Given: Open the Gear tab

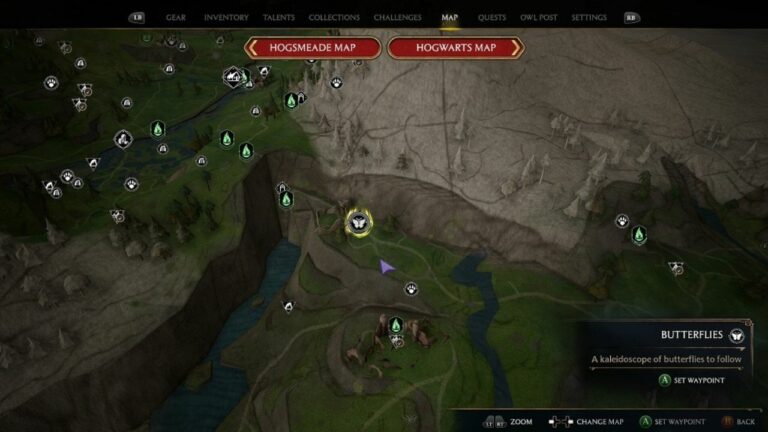Looking at the screenshot, I should (175, 18).
